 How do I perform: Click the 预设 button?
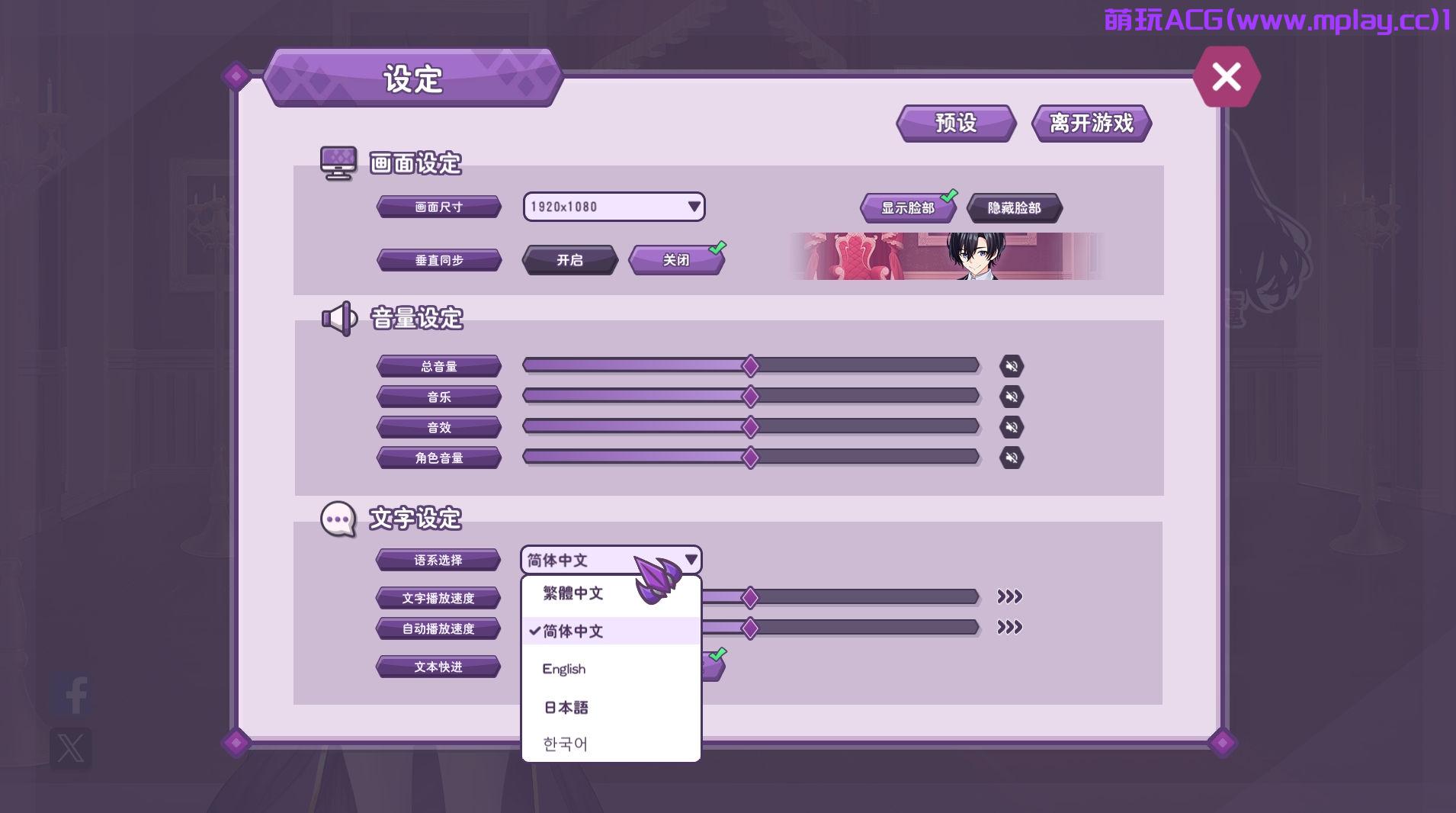[955, 123]
